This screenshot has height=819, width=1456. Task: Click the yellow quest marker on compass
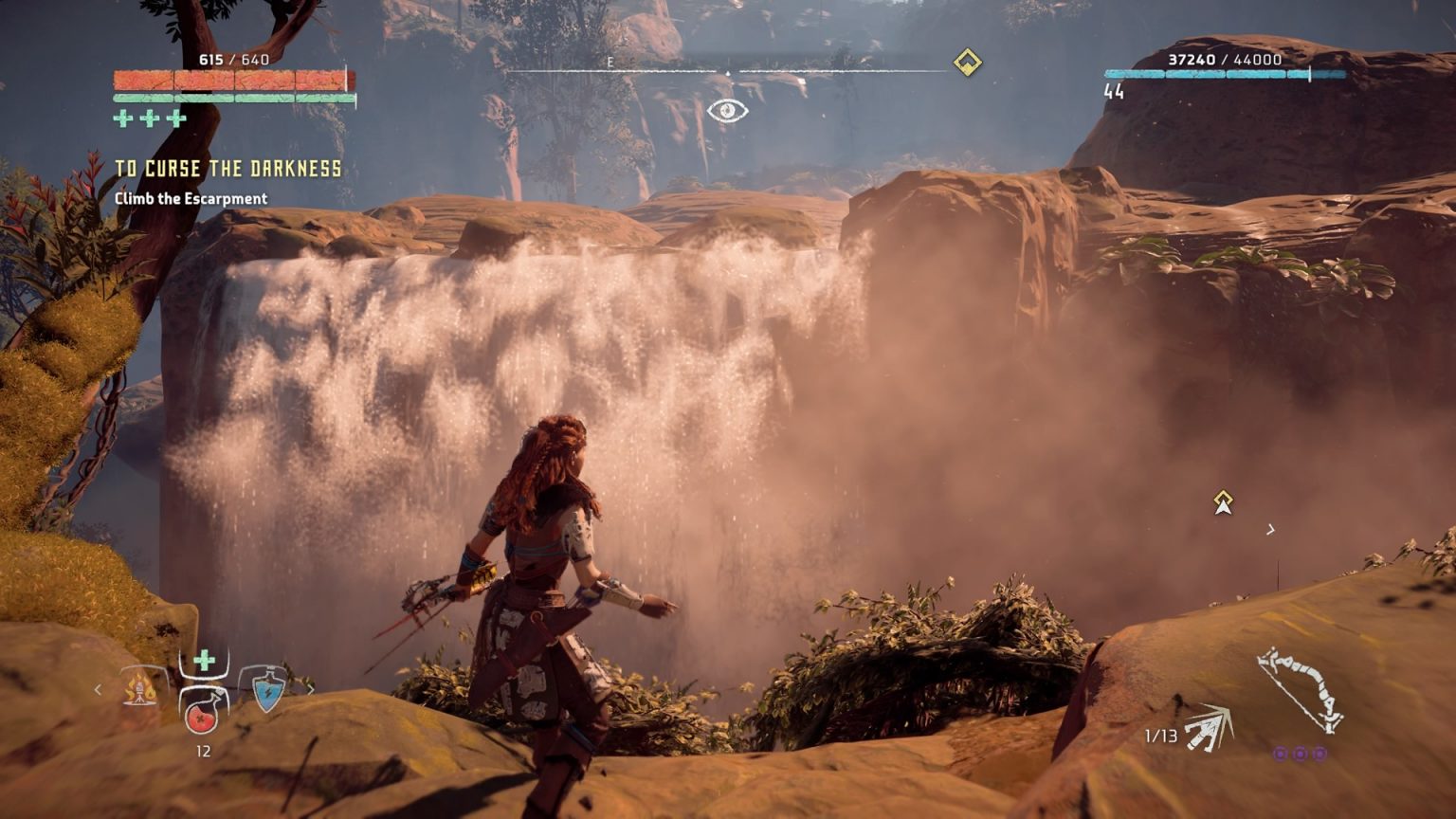click(x=967, y=63)
